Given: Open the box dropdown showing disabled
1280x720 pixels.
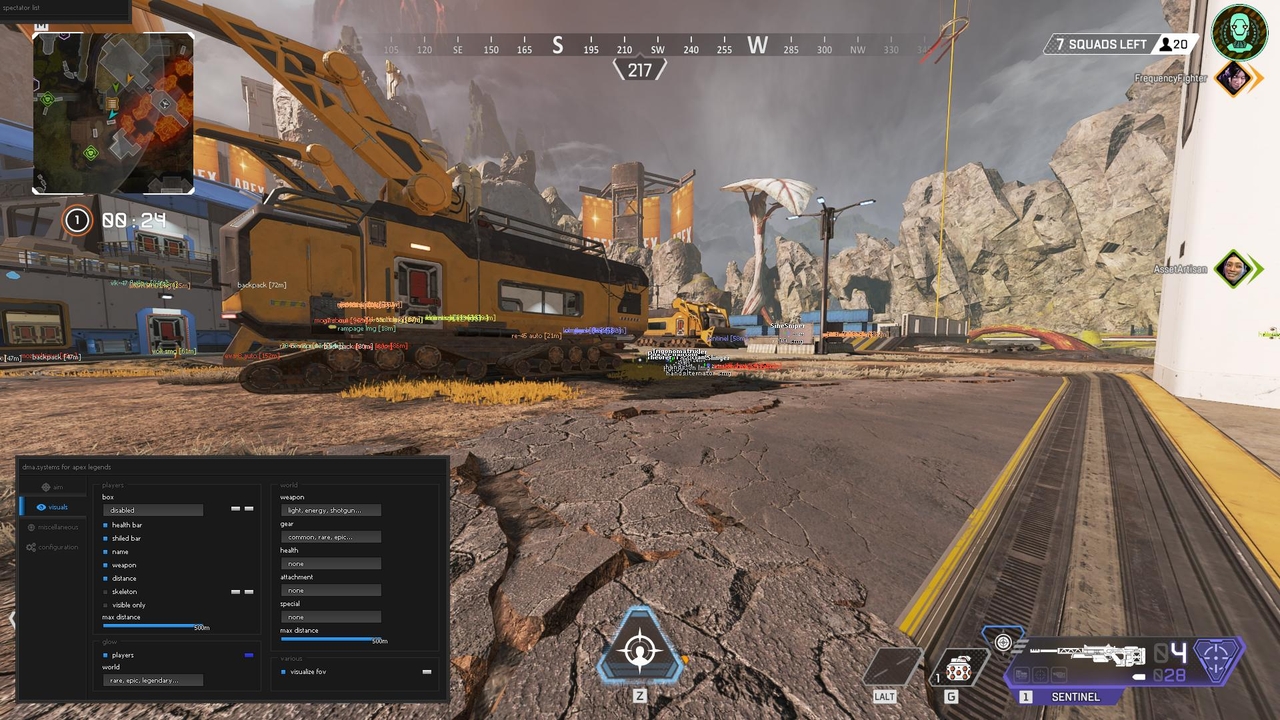Looking at the screenshot, I should pyautogui.click(x=153, y=510).
